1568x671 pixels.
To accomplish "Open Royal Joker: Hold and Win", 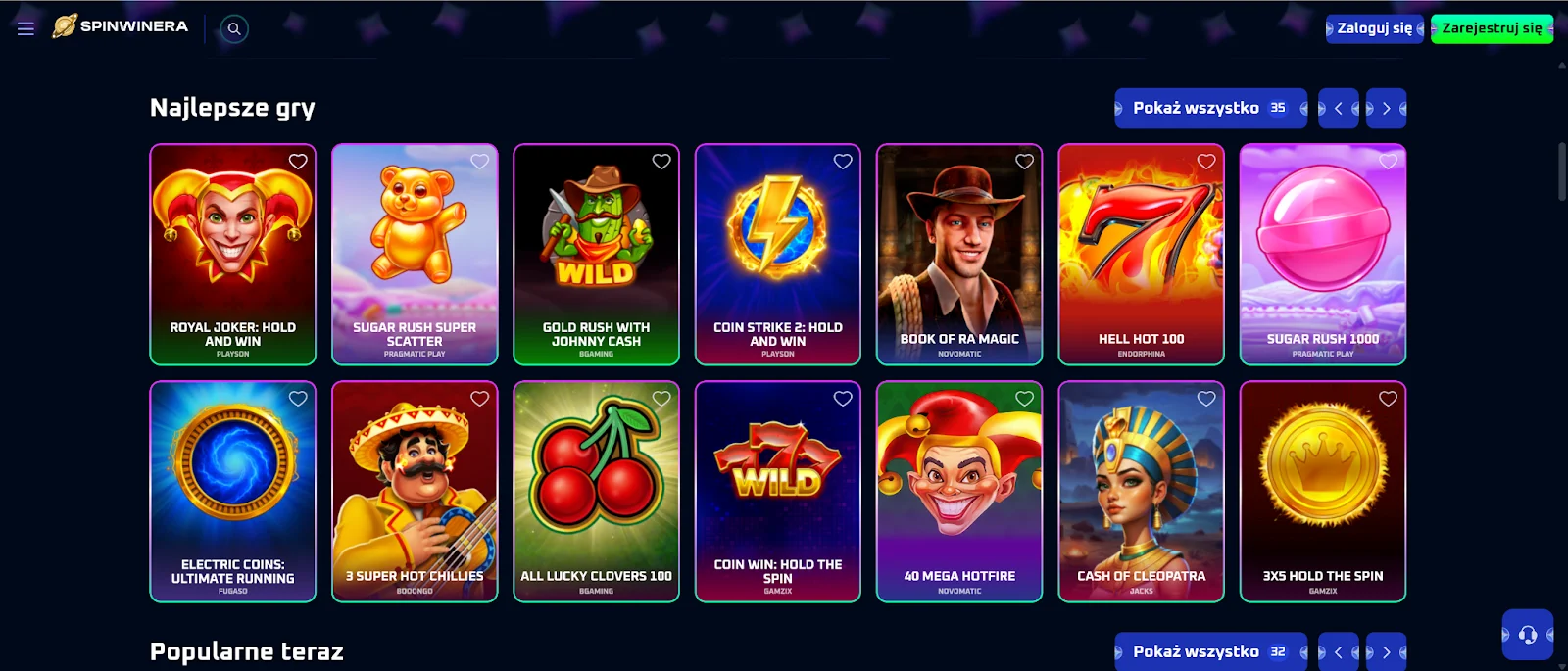I will [x=233, y=254].
